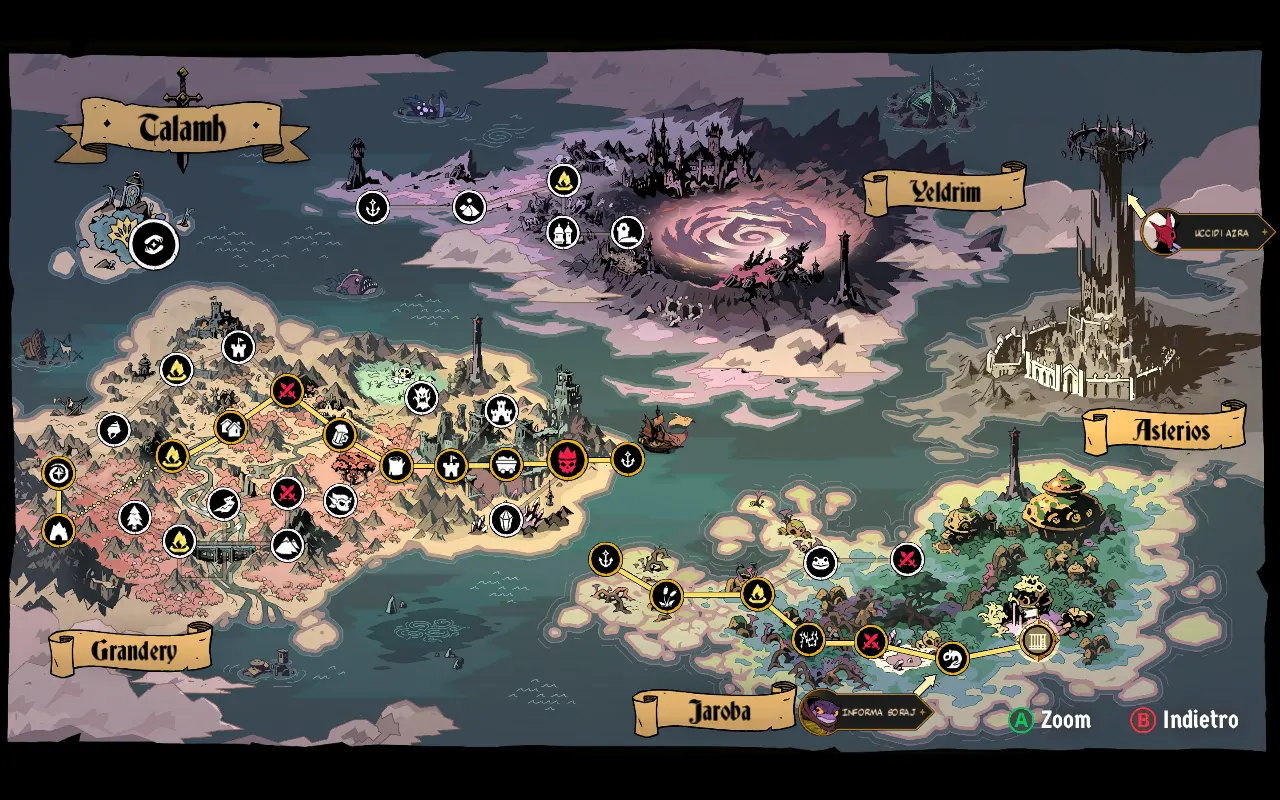Select the tombstone node in Yeldrim

(627, 233)
